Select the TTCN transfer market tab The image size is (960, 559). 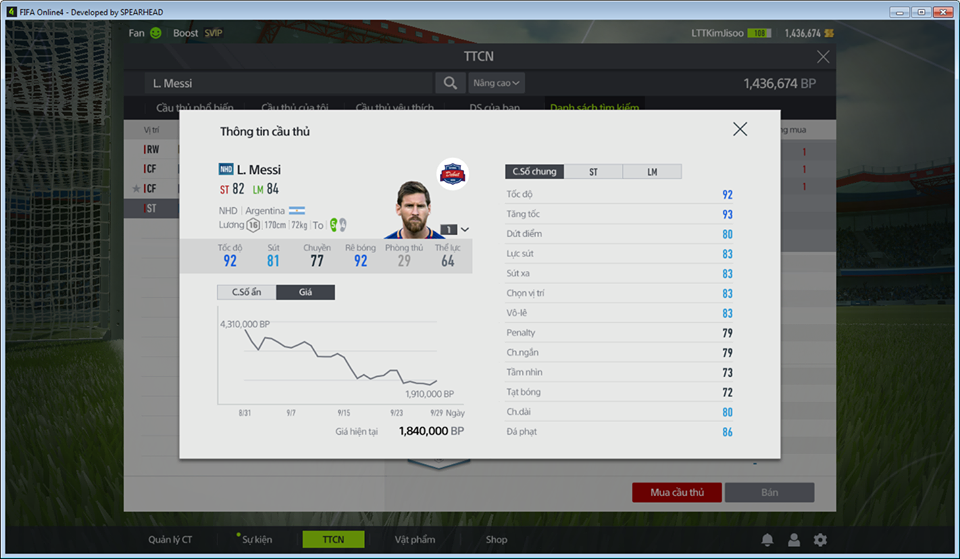pos(333,540)
